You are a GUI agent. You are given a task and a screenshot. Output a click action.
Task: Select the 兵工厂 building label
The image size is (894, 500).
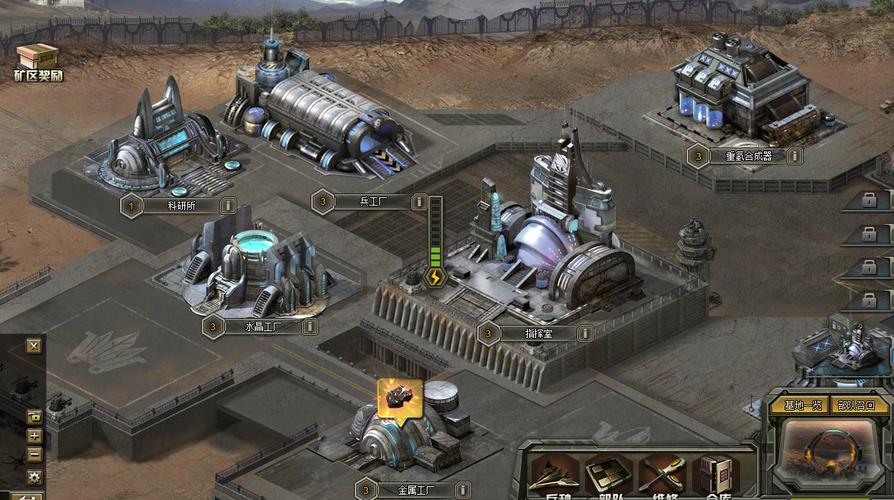369,201
